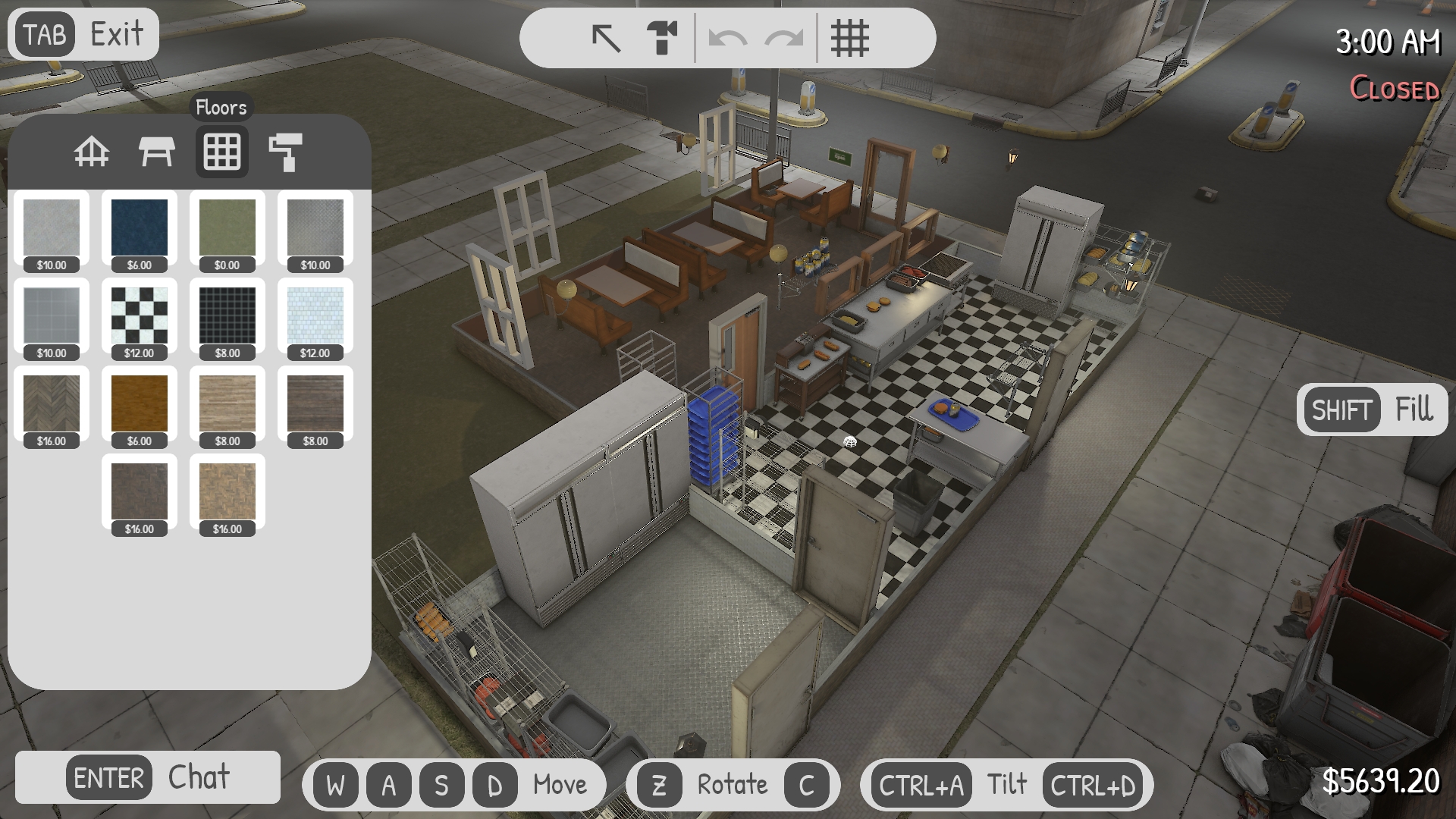1456x819 pixels.
Task: Exit build mode with the Exit button
Action: click(x=83, y=34)
